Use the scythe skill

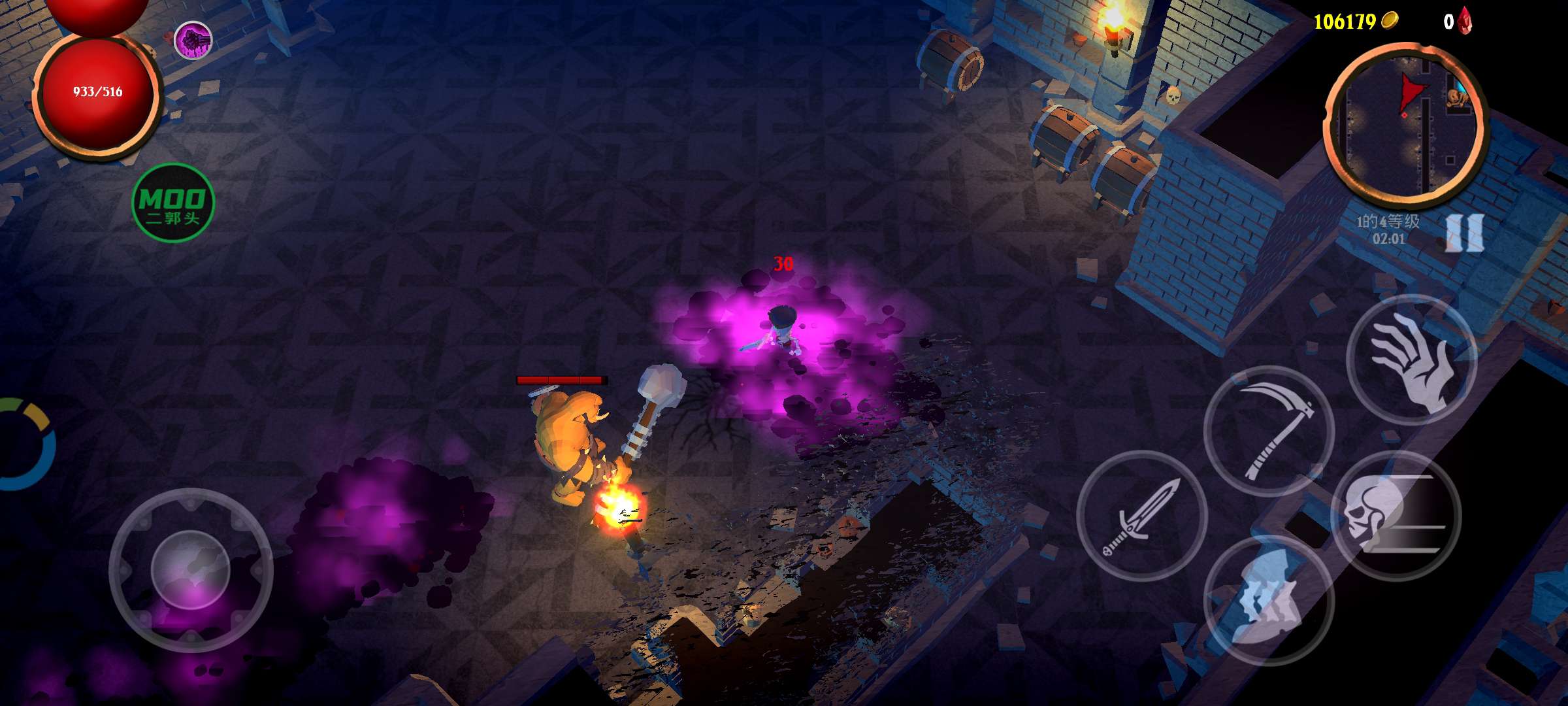click(x=1269, y=431)
